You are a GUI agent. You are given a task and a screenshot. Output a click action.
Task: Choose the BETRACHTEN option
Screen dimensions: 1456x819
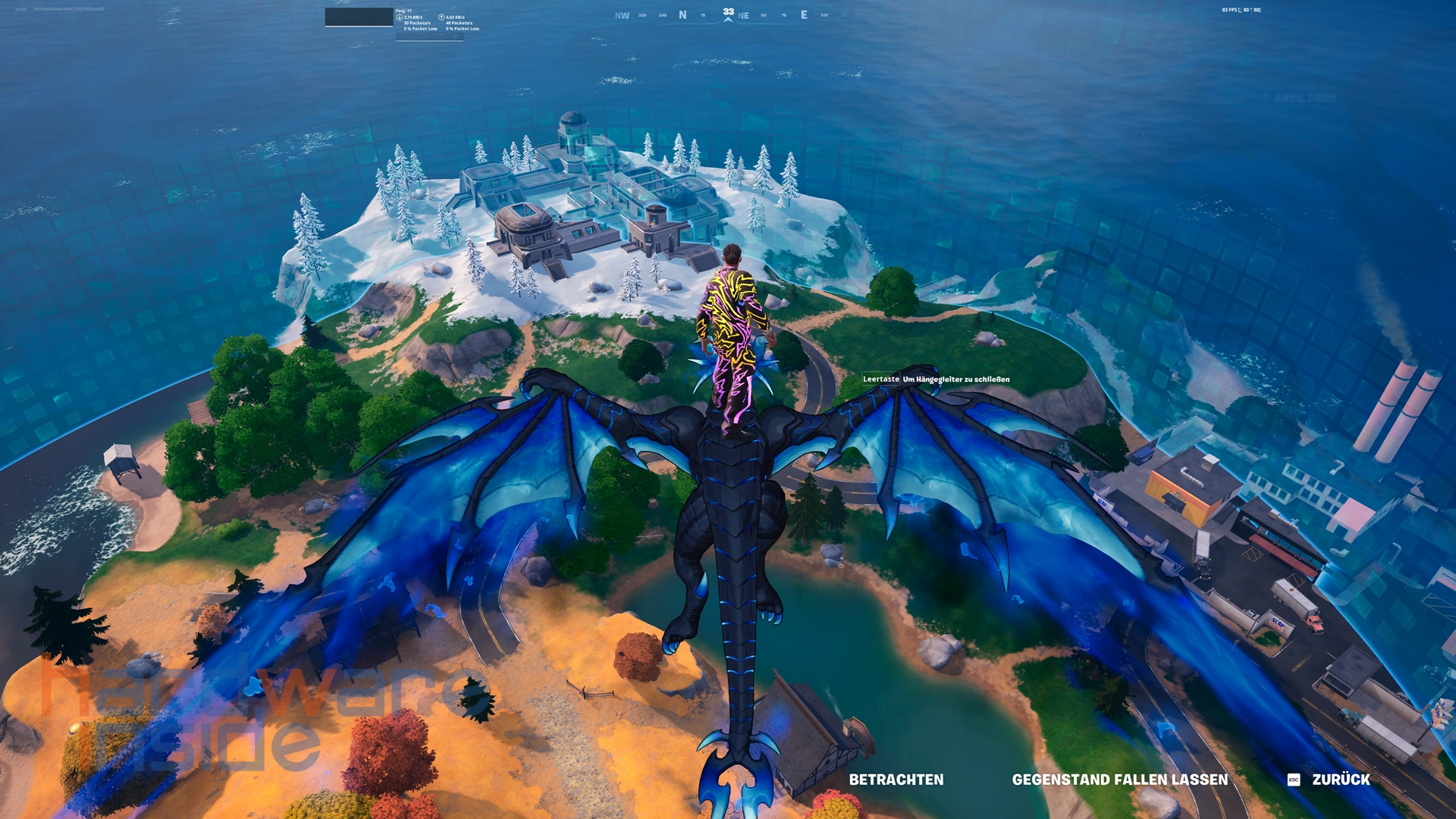pyautogui.click(x=896, y=780)
